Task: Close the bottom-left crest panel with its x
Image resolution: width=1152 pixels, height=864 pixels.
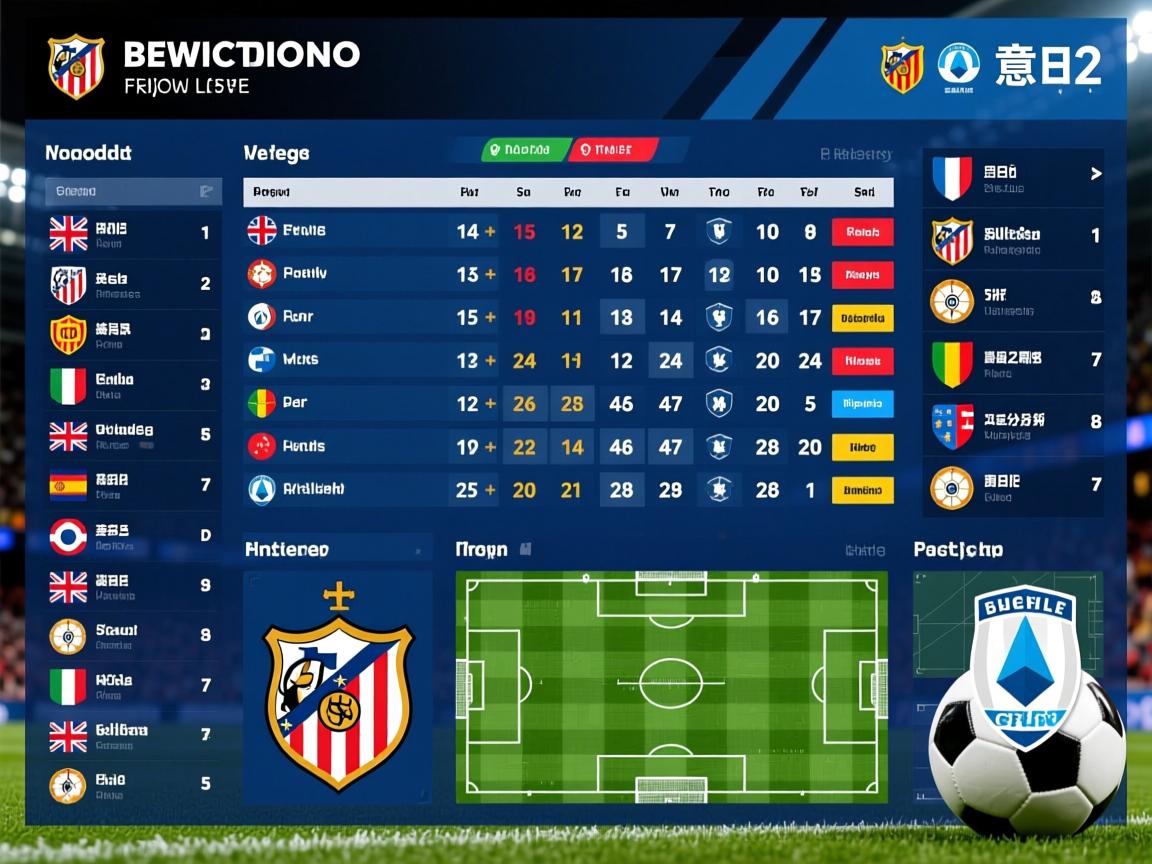Action: [418, 551]
